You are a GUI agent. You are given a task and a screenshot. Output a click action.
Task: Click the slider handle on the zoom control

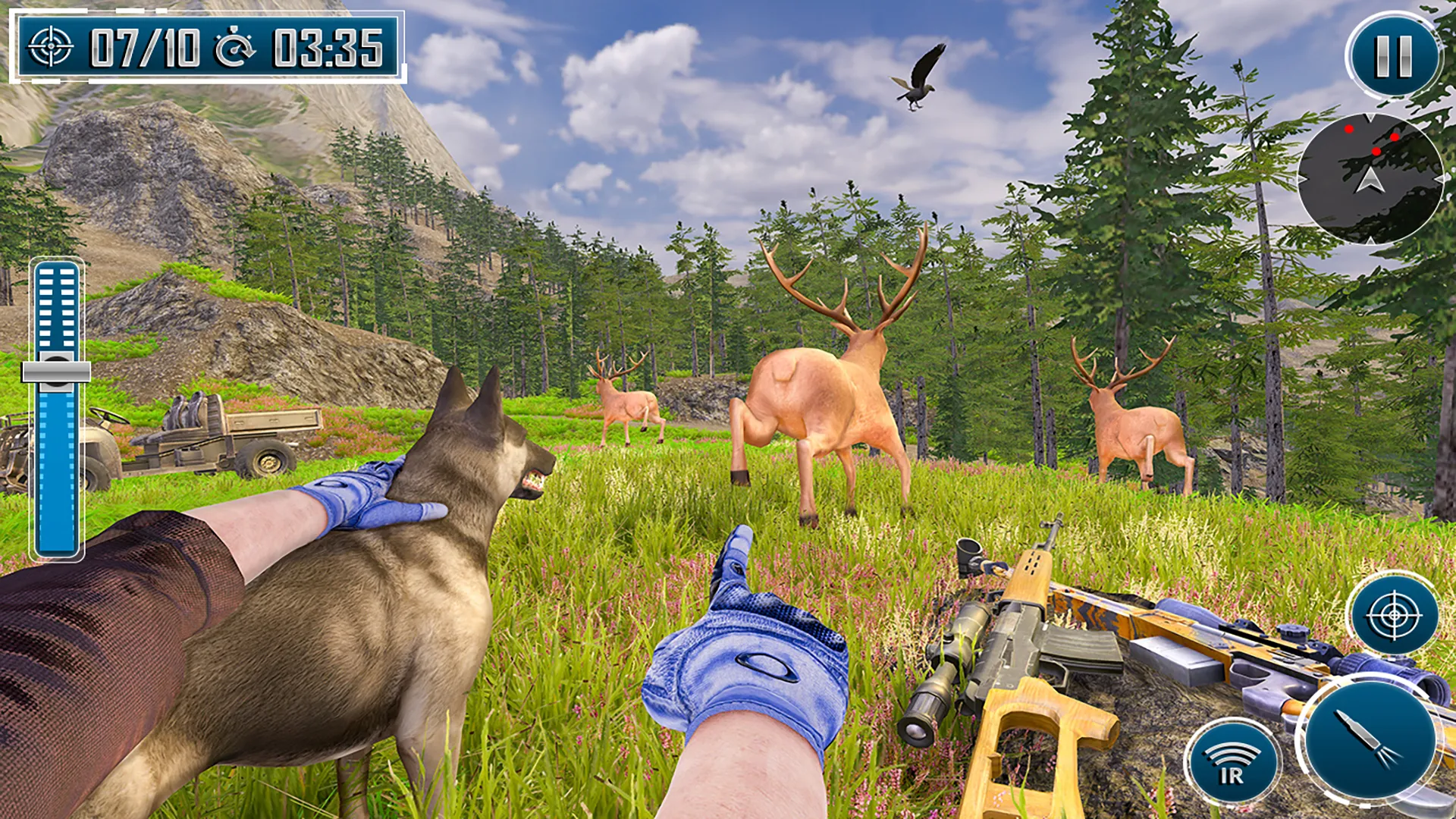pyautogui.click(x=56, y=372)
